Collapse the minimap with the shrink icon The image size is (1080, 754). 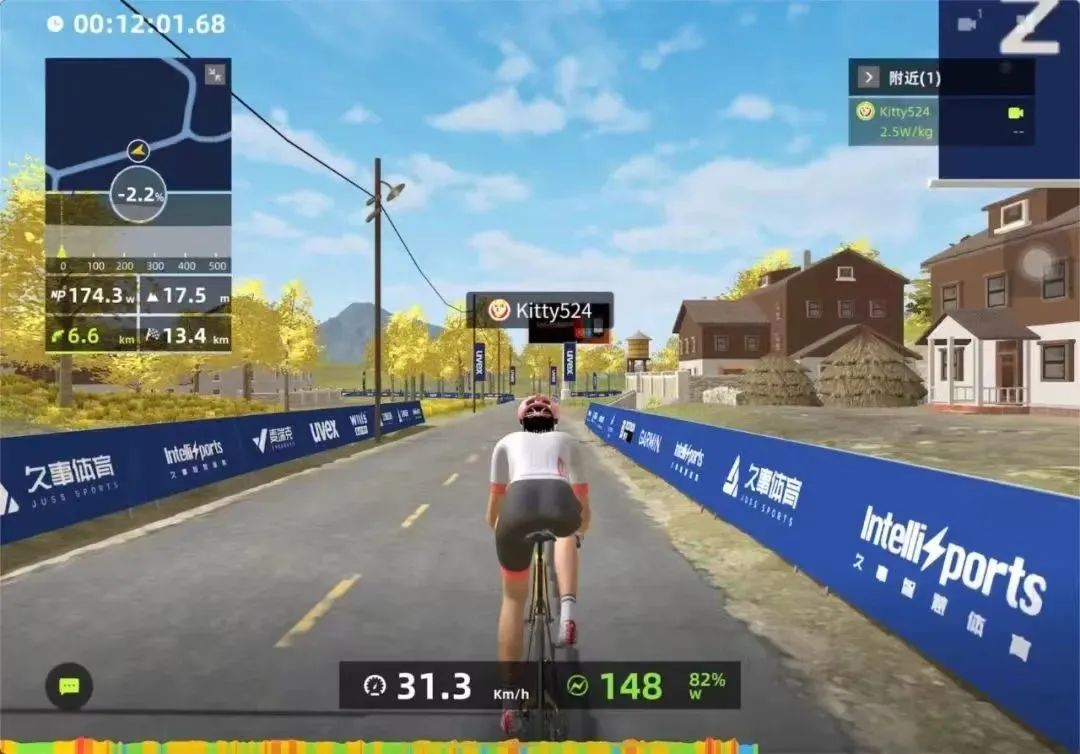[215, 74]
